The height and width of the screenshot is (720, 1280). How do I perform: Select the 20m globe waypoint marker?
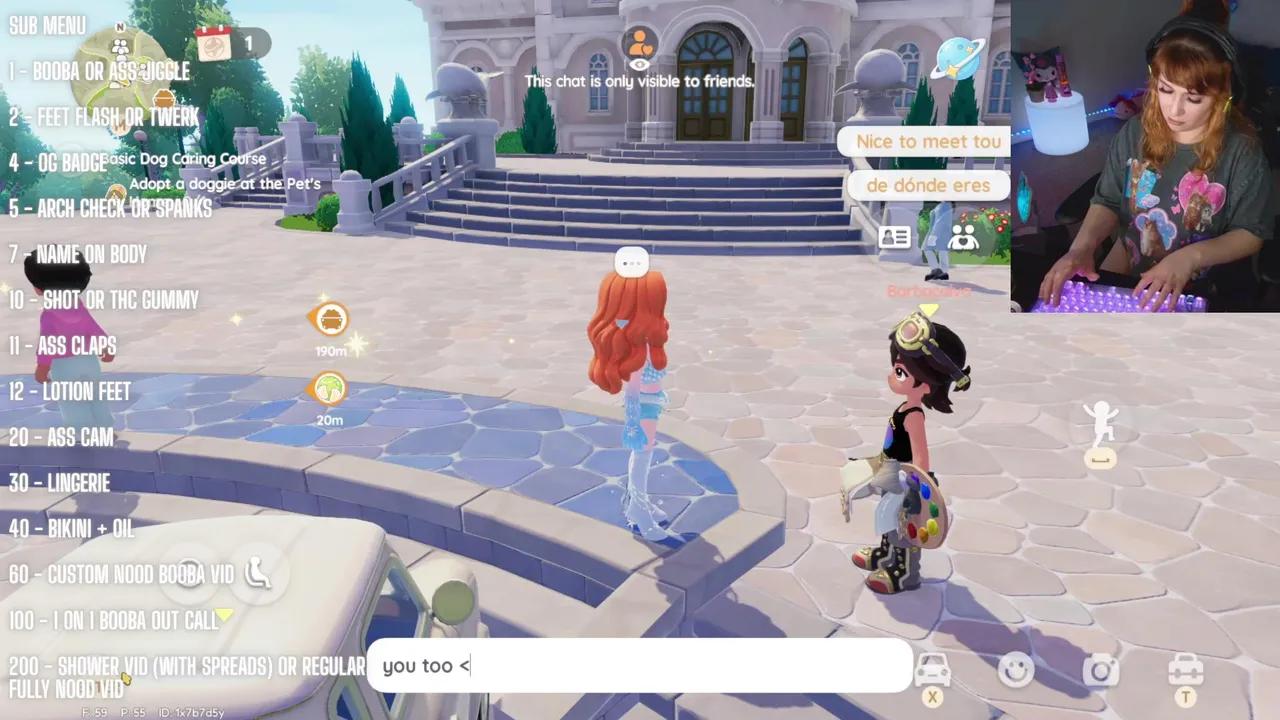[x=329, y=388]
